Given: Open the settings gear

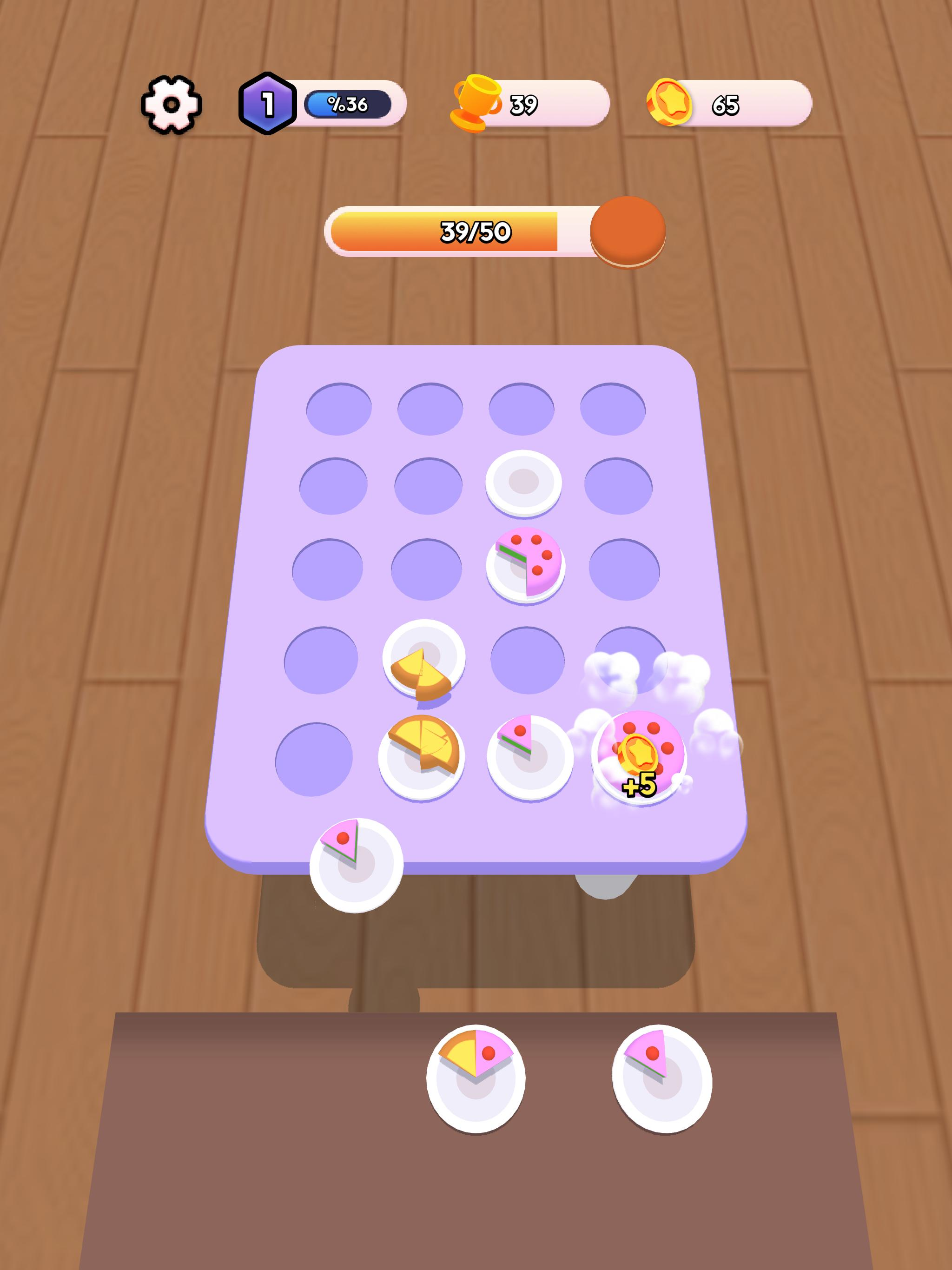Looking at the screenshot, I should point(171,105).
